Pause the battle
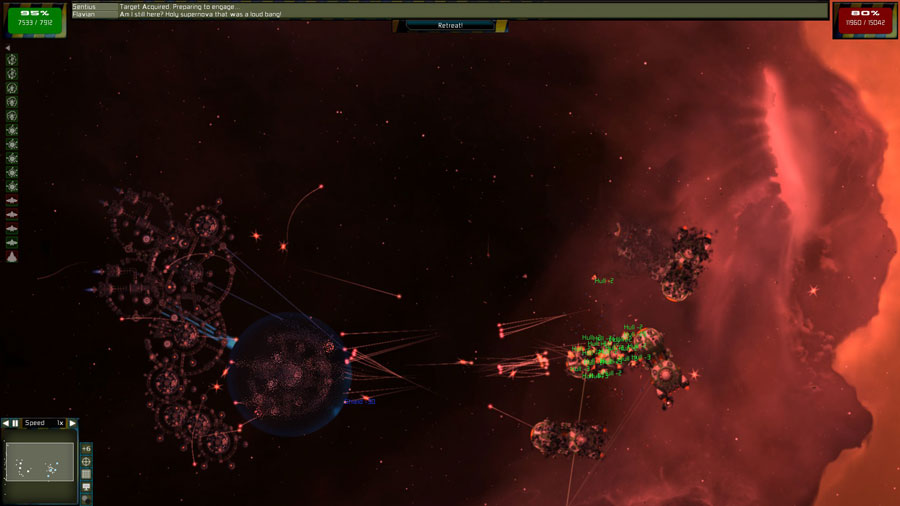The height and width of the screenshot is (506, 900). point(15,423)
